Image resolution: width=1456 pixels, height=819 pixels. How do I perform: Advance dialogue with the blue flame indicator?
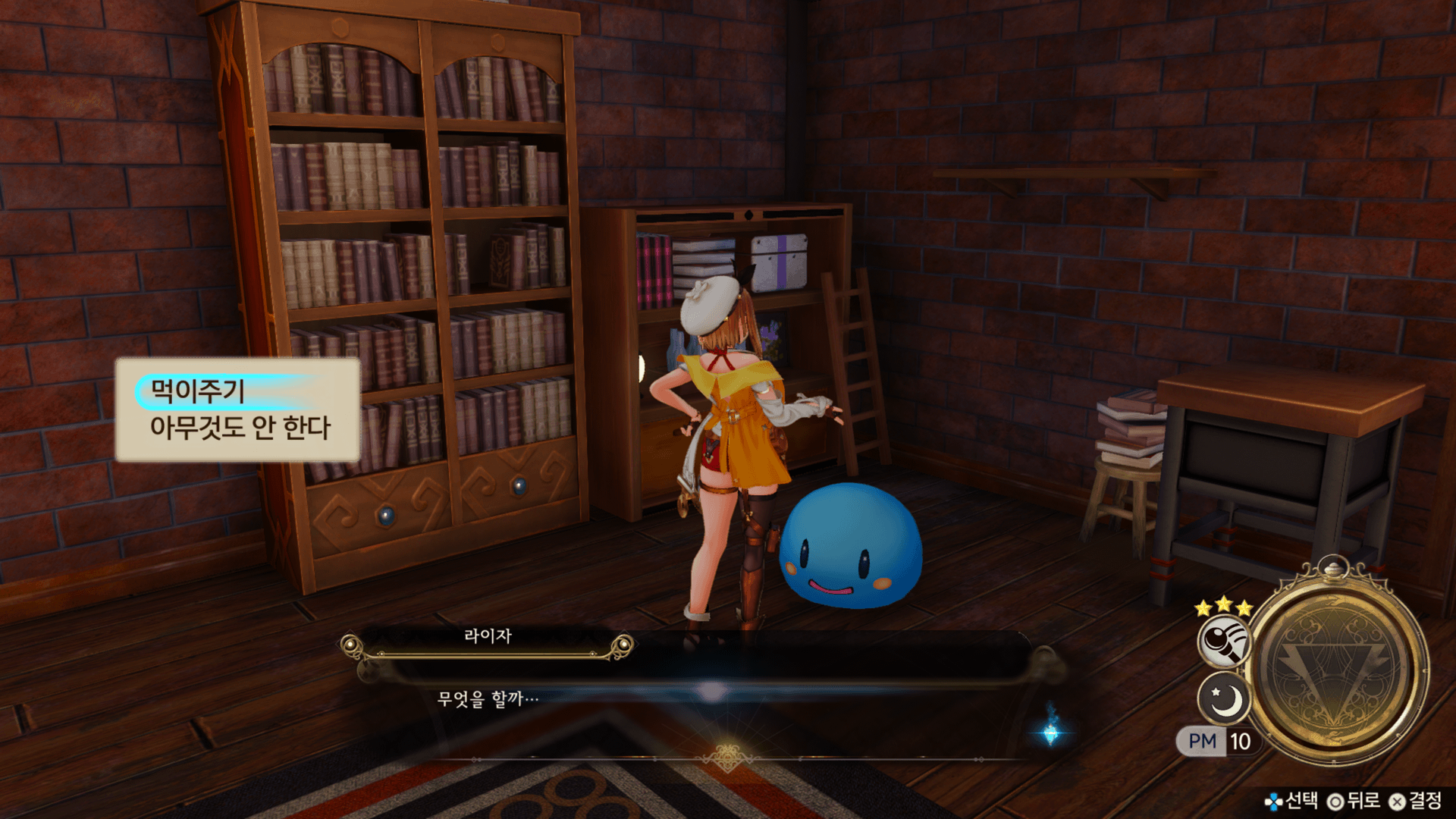(x=1051, y=730)
